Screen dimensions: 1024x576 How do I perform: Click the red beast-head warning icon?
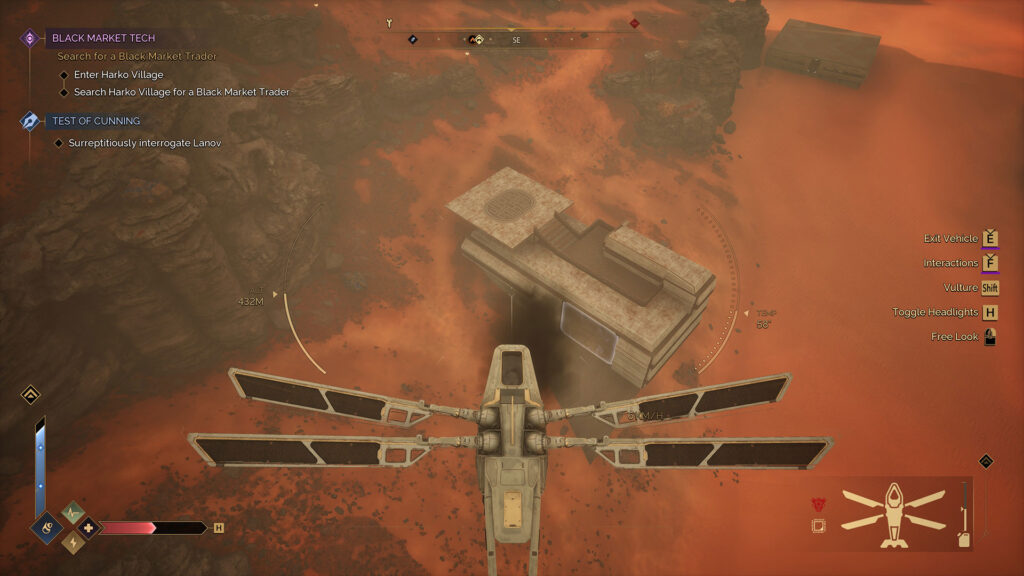(x=818, y=504)
